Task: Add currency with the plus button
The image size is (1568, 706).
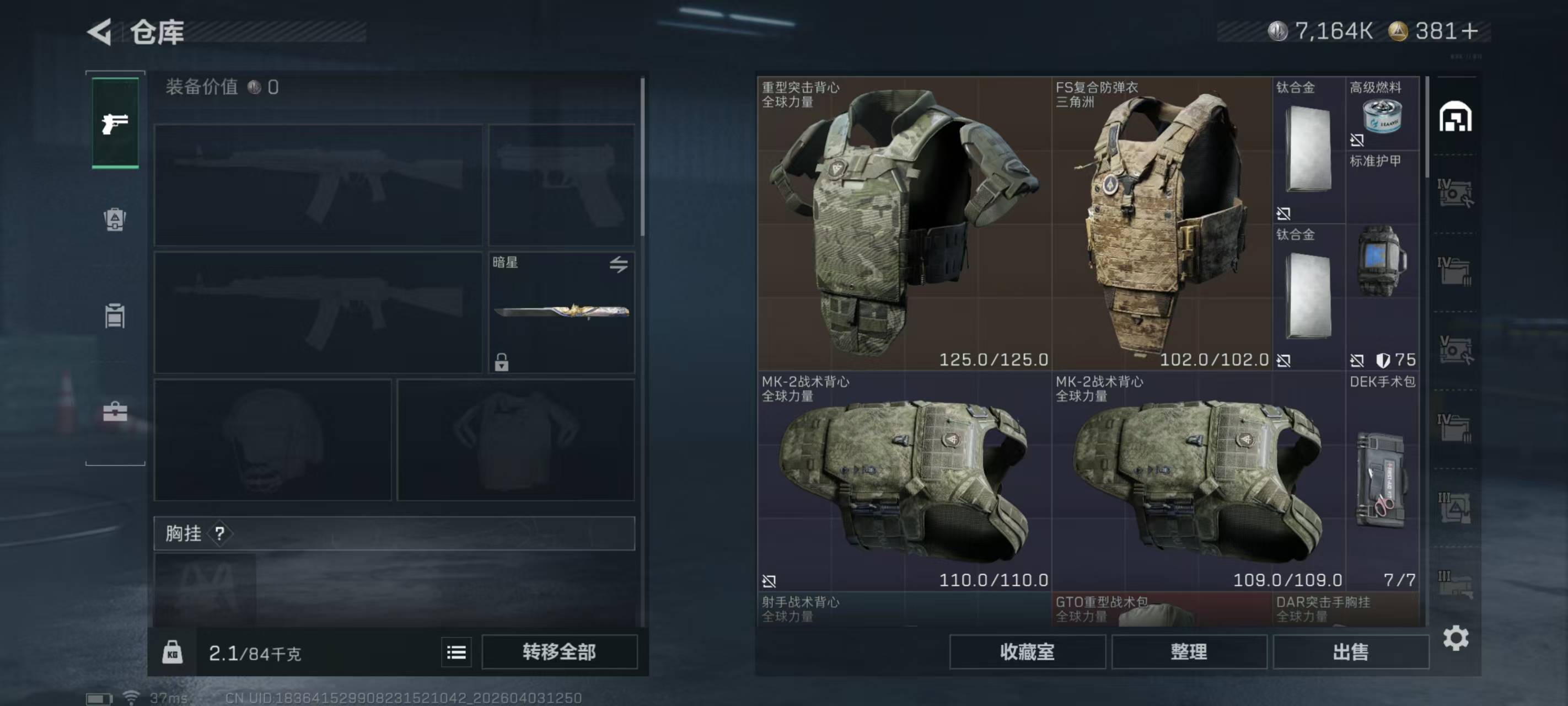Action: click(1469, 31)
